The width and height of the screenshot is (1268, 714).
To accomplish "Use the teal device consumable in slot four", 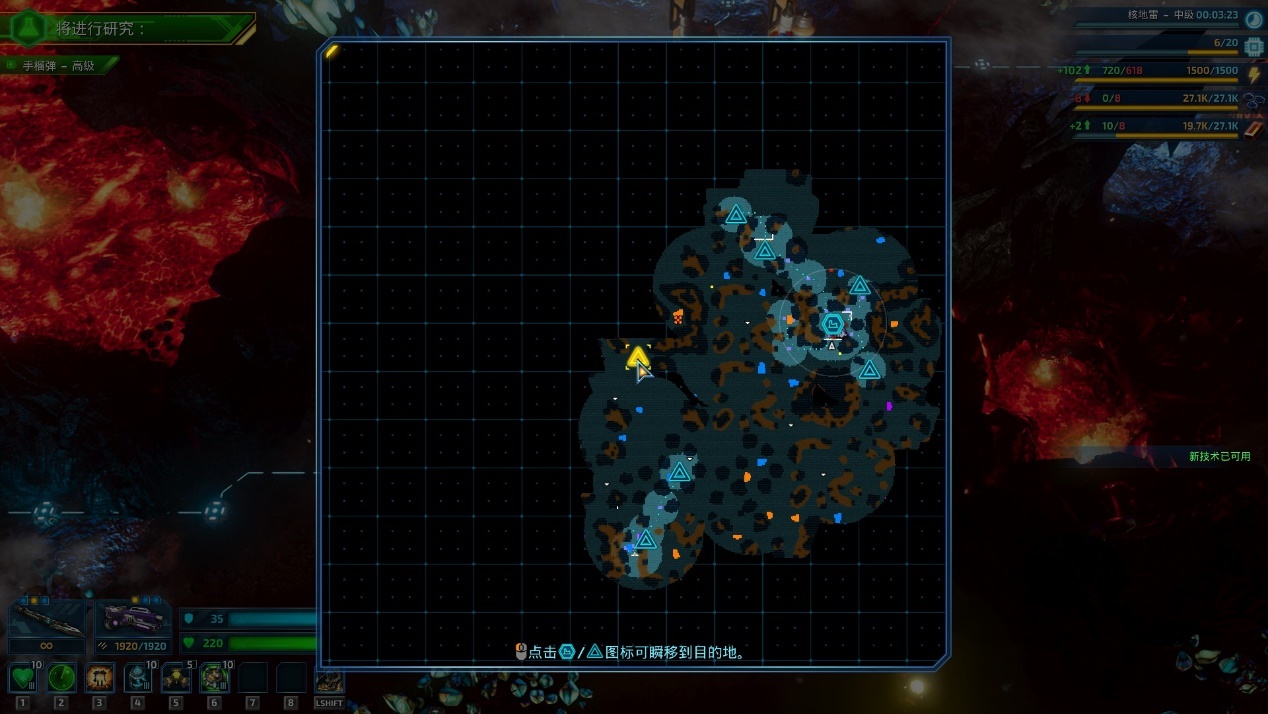I will click(138, 678).
